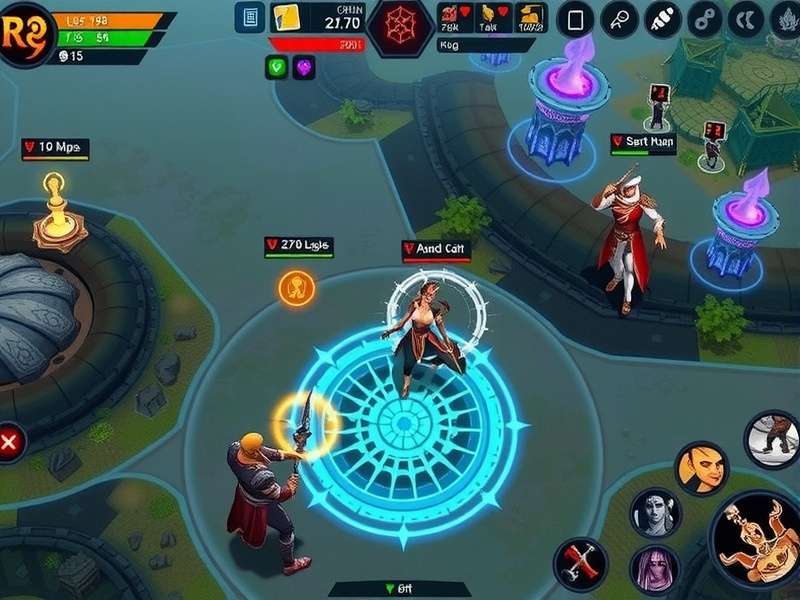This screenshot has width=800, height=600.
Task: Use the crossed red weapons attack button
Action: point(580,563)
